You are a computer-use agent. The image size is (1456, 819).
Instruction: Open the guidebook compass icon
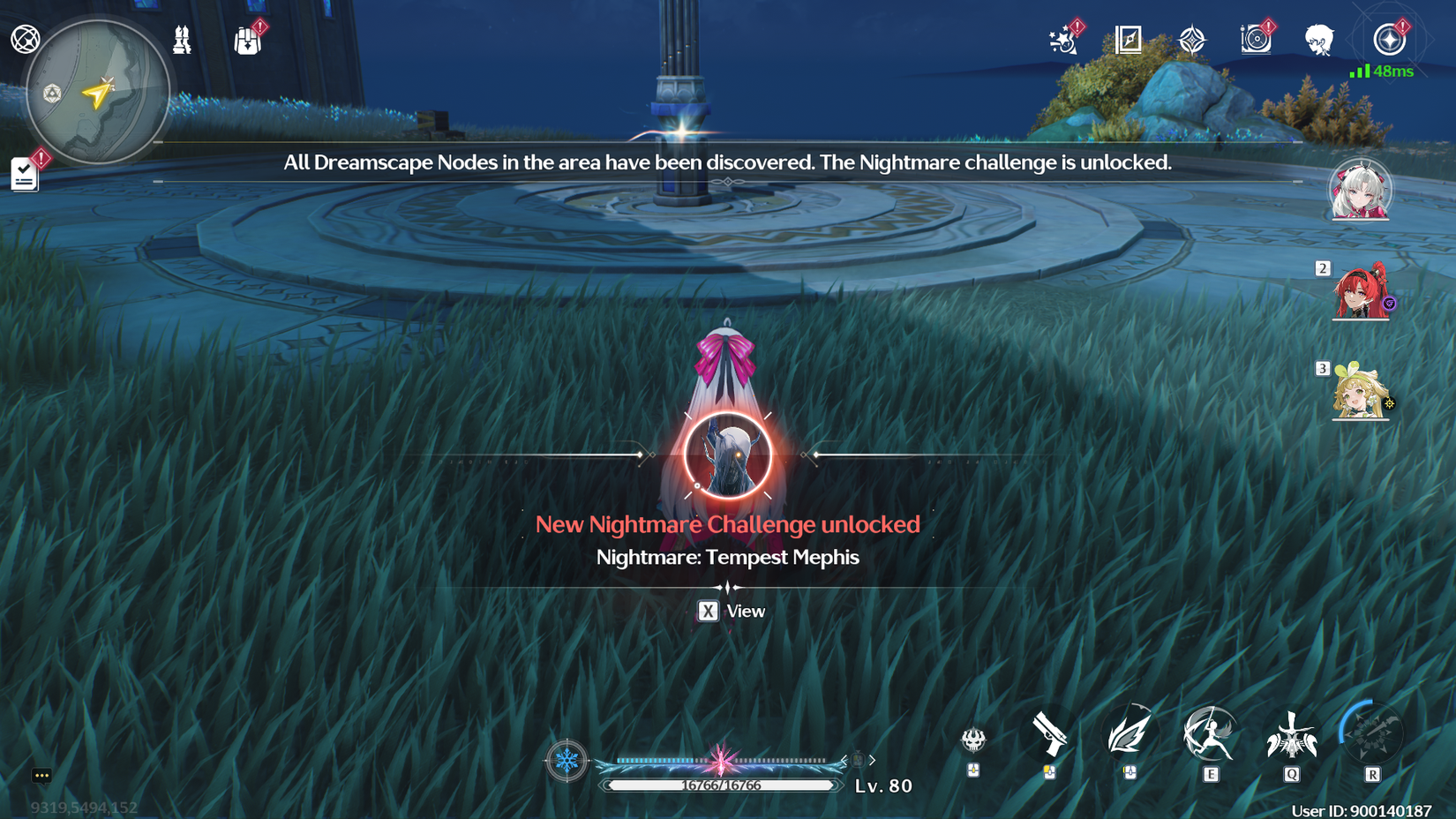click(1127, 39)
